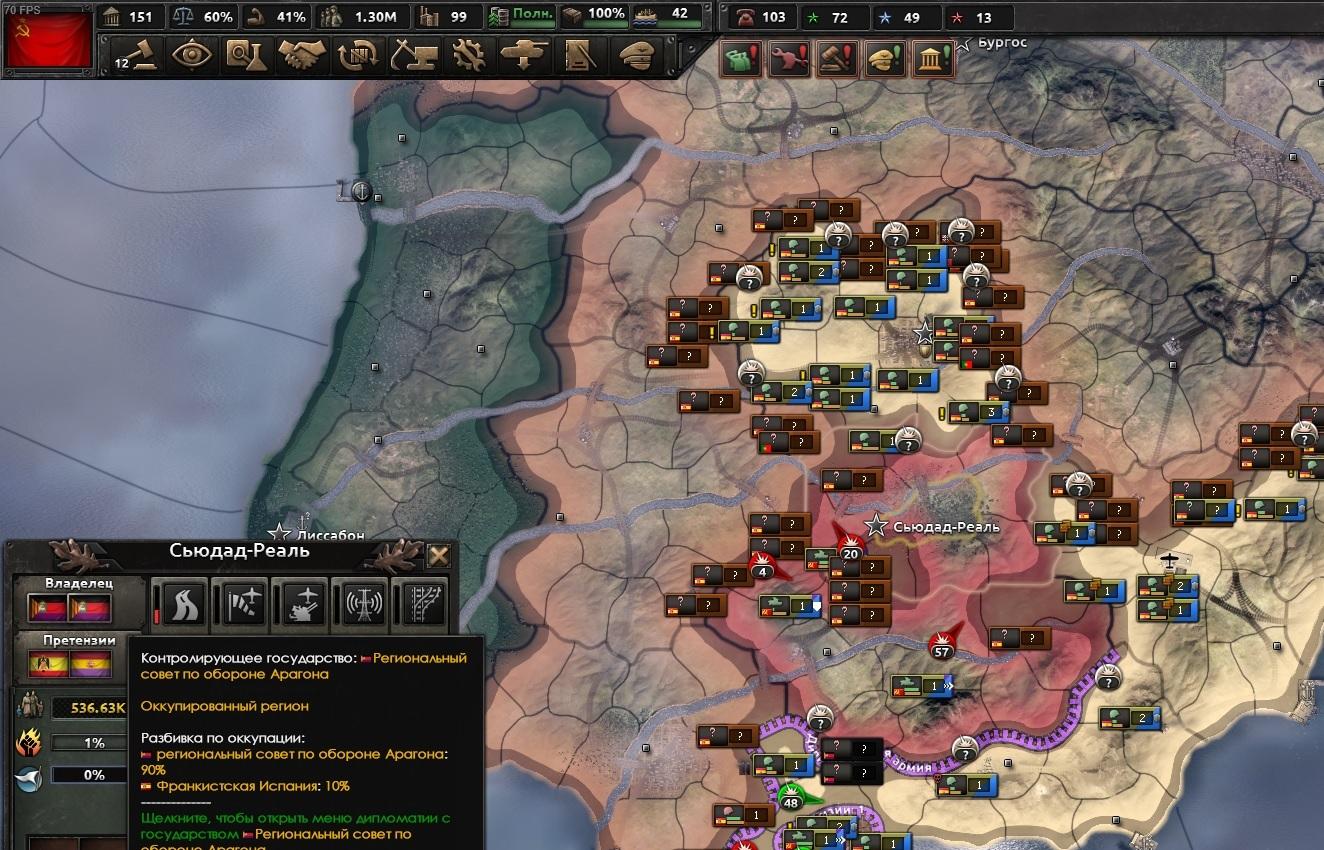Viewport: 1324px width, 850px height.
Task: Open decisions with the gavel button
Action: [137, 55]
